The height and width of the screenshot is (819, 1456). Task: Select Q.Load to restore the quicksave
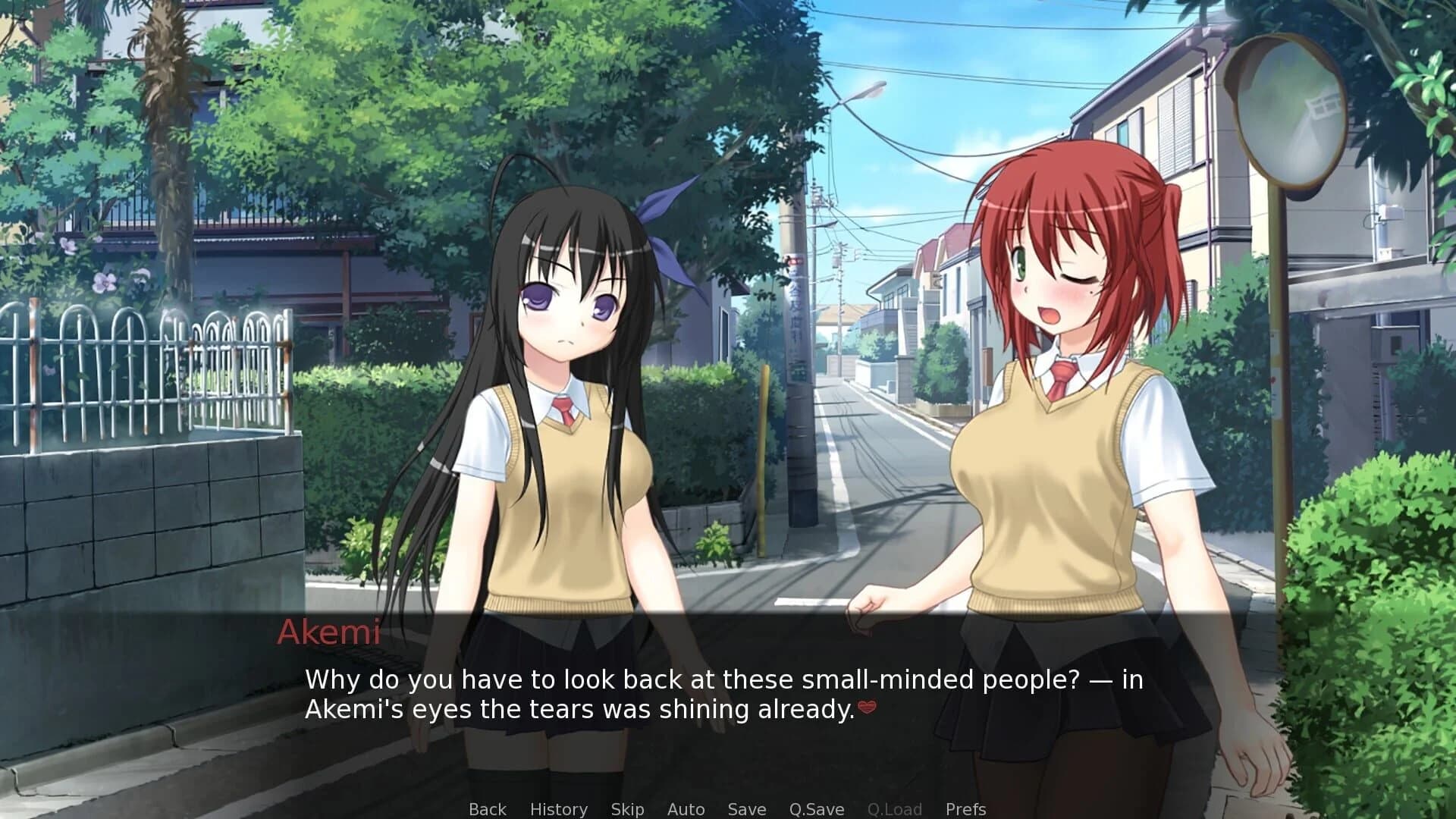click(x=895, y=809)
